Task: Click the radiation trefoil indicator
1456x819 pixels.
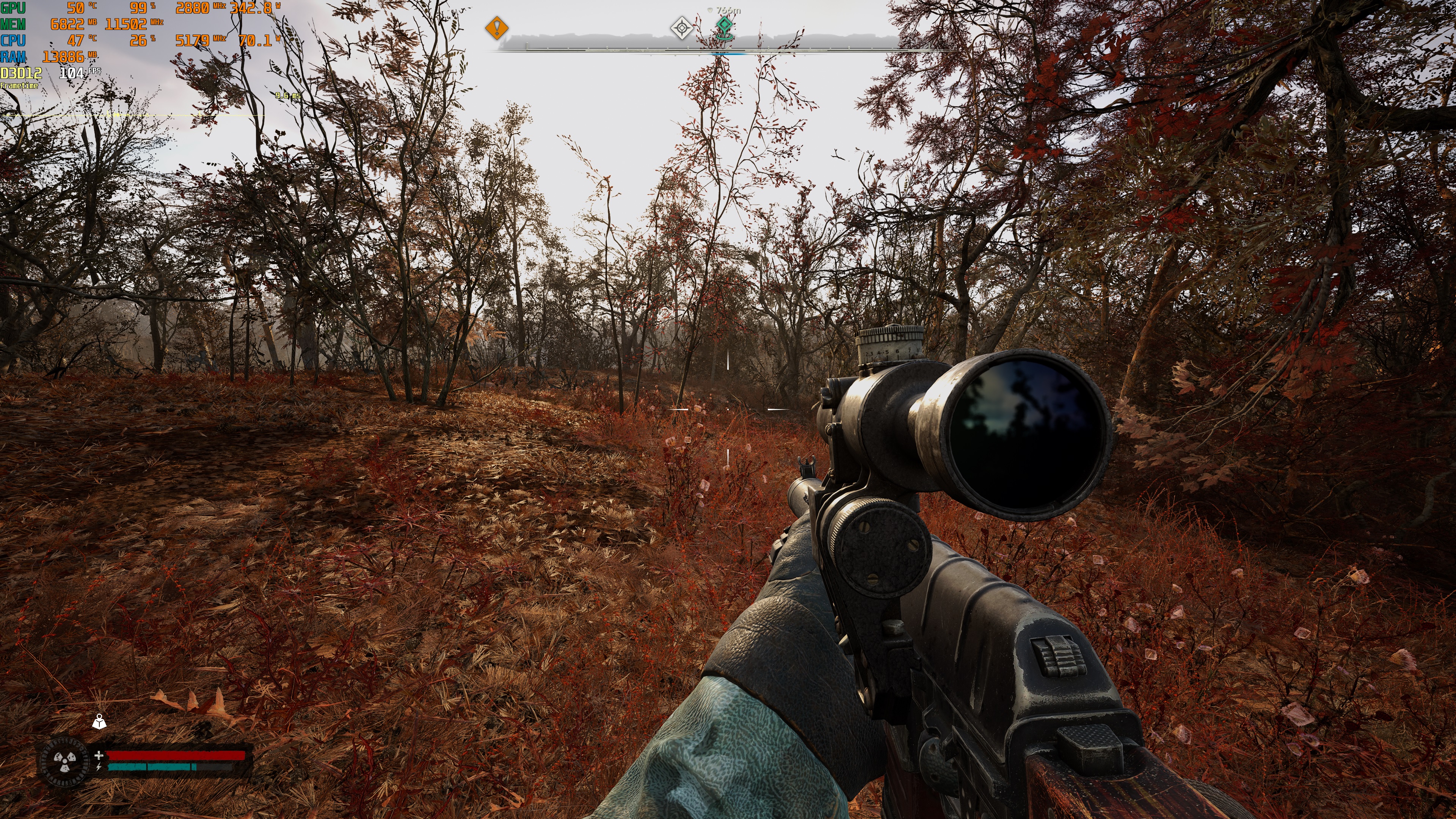Action: click(64, 761)
